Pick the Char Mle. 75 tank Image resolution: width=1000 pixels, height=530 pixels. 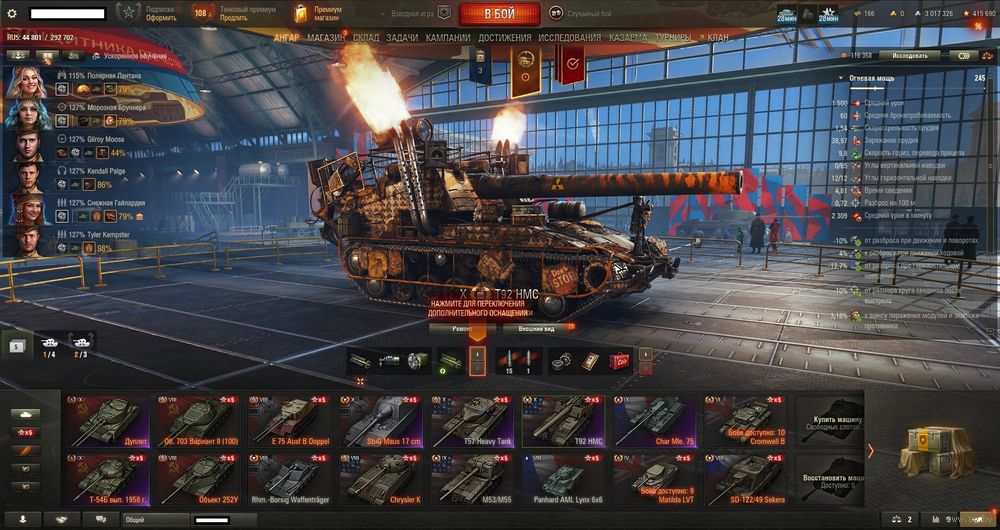[654, 420]
